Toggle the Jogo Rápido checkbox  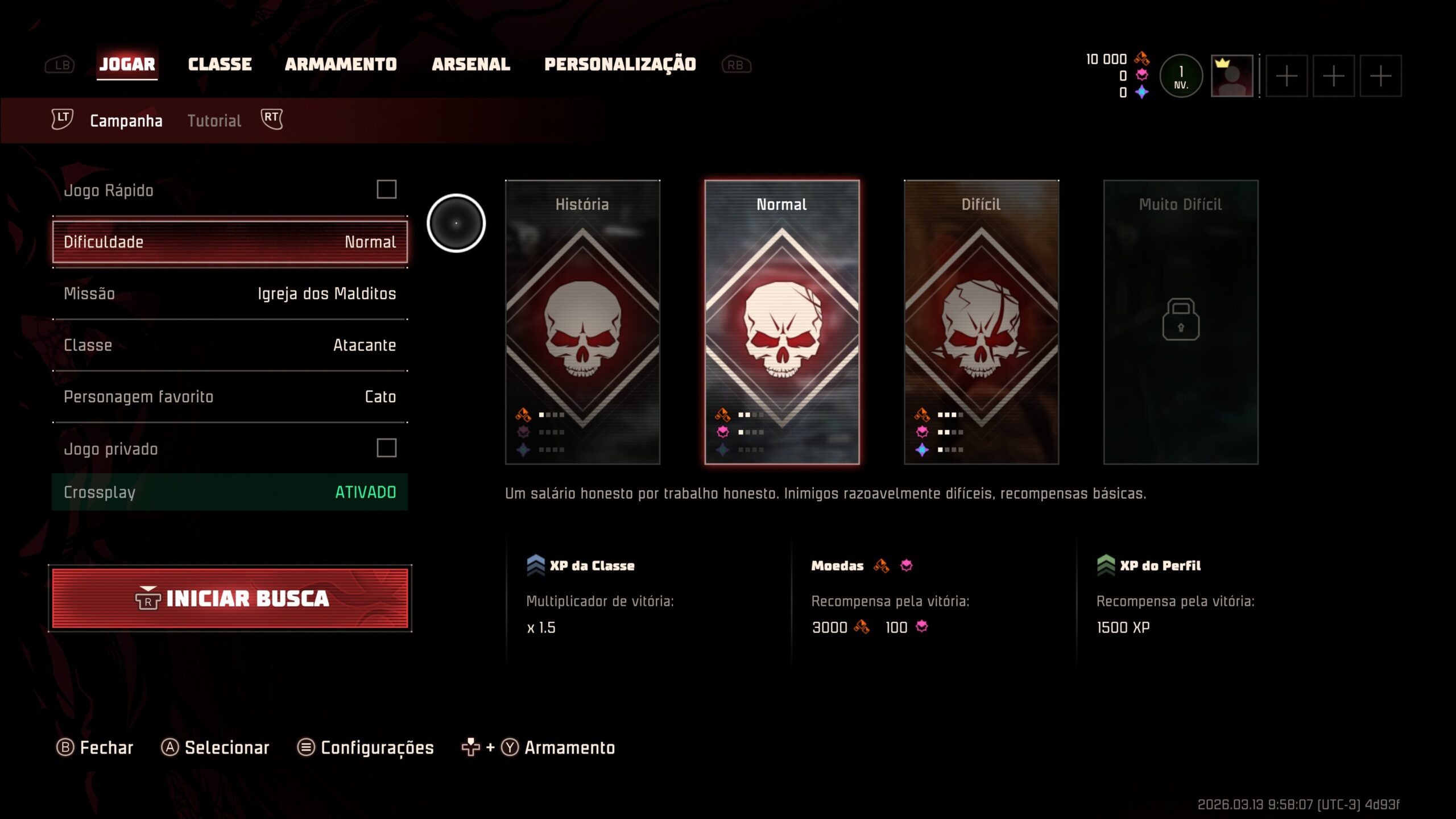(386, 189)
